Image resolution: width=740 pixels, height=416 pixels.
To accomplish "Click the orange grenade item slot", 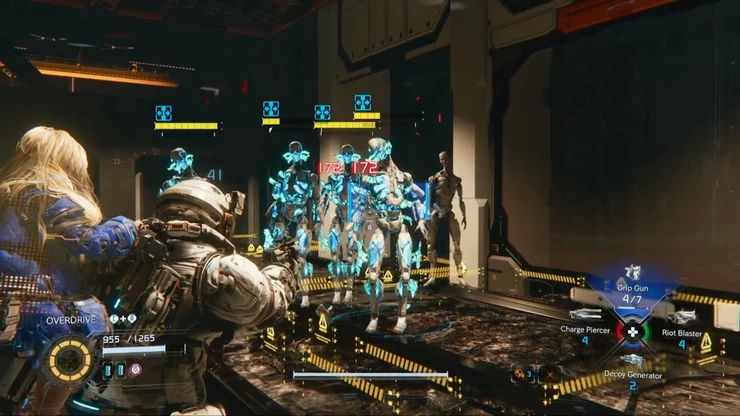I will tap(520, 374).
